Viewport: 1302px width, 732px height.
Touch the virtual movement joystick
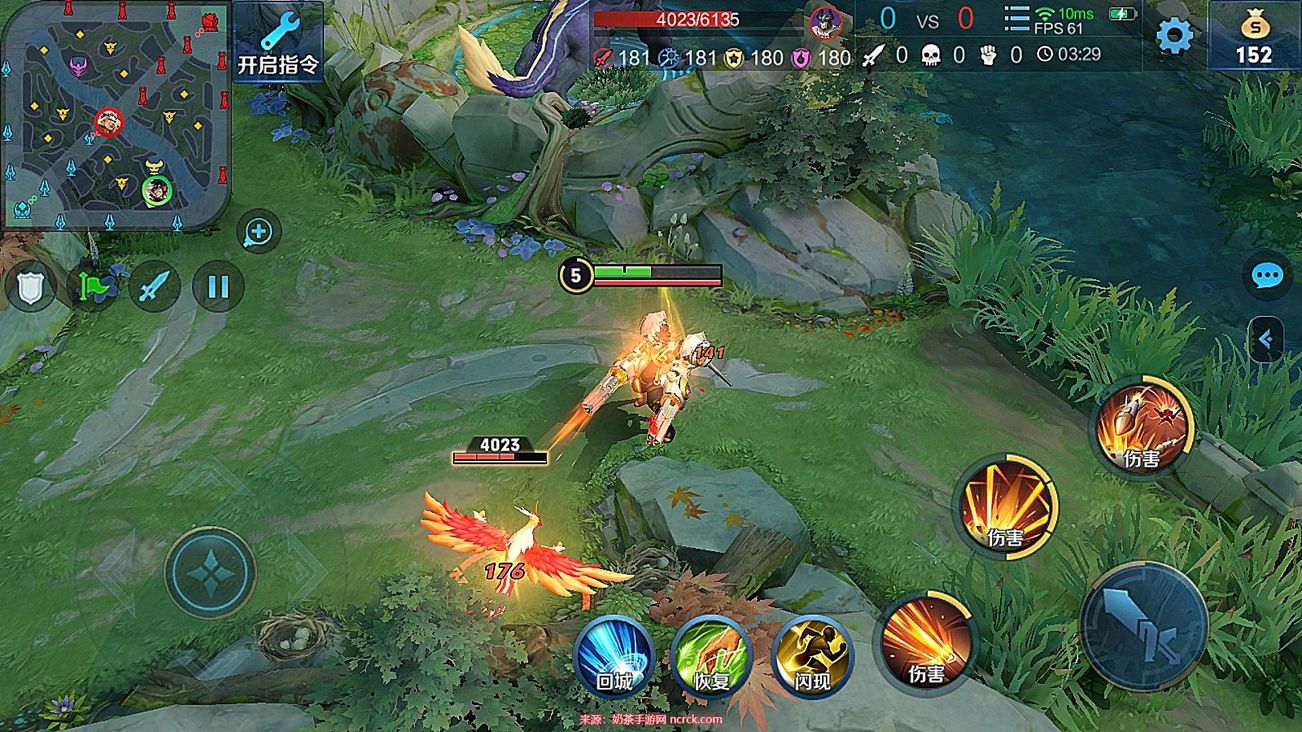click(210, 571)
